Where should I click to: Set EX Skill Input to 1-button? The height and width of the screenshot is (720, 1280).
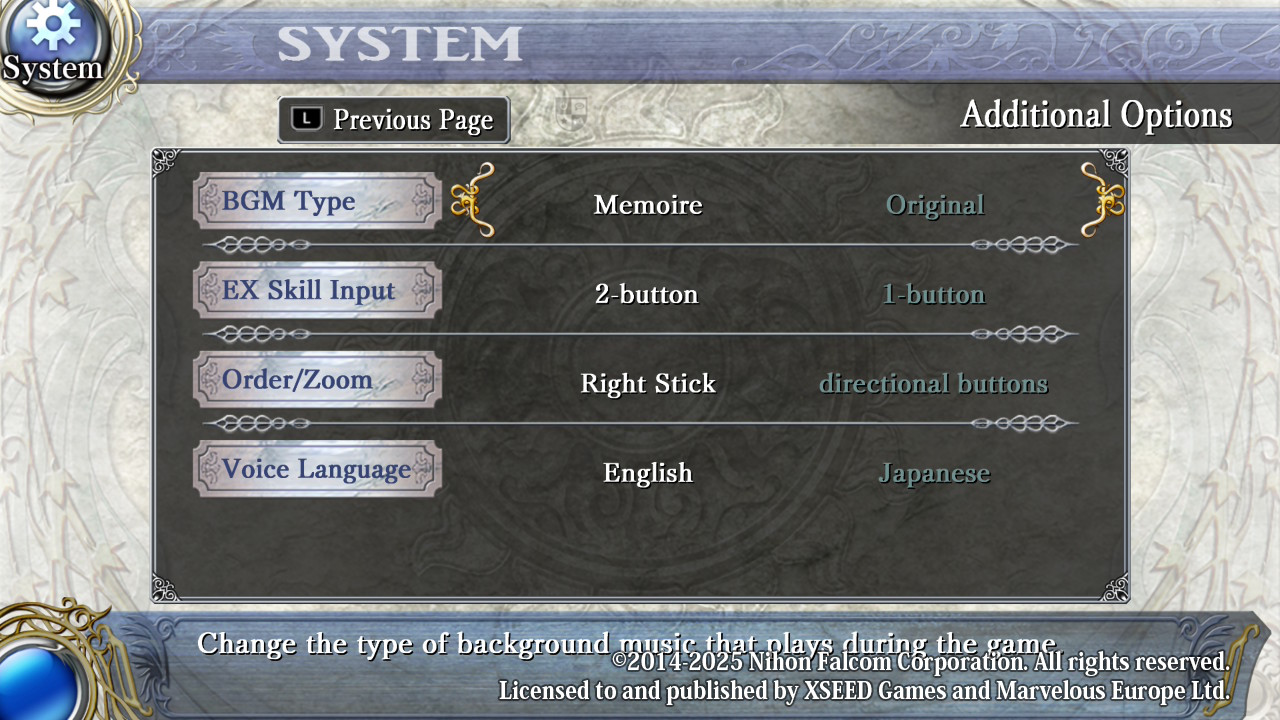coord(933,294)
